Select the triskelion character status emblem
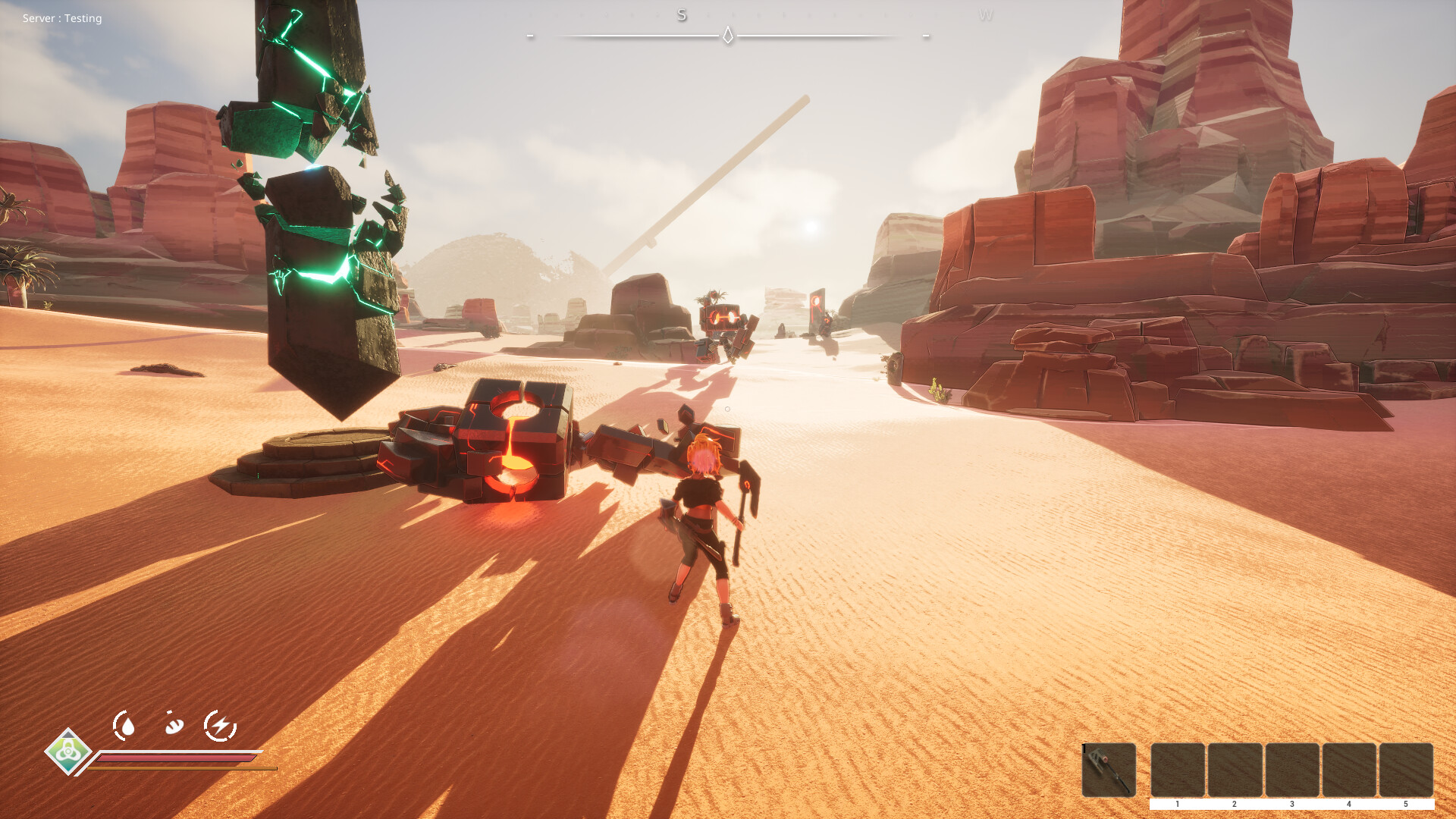 pos(68,754)
